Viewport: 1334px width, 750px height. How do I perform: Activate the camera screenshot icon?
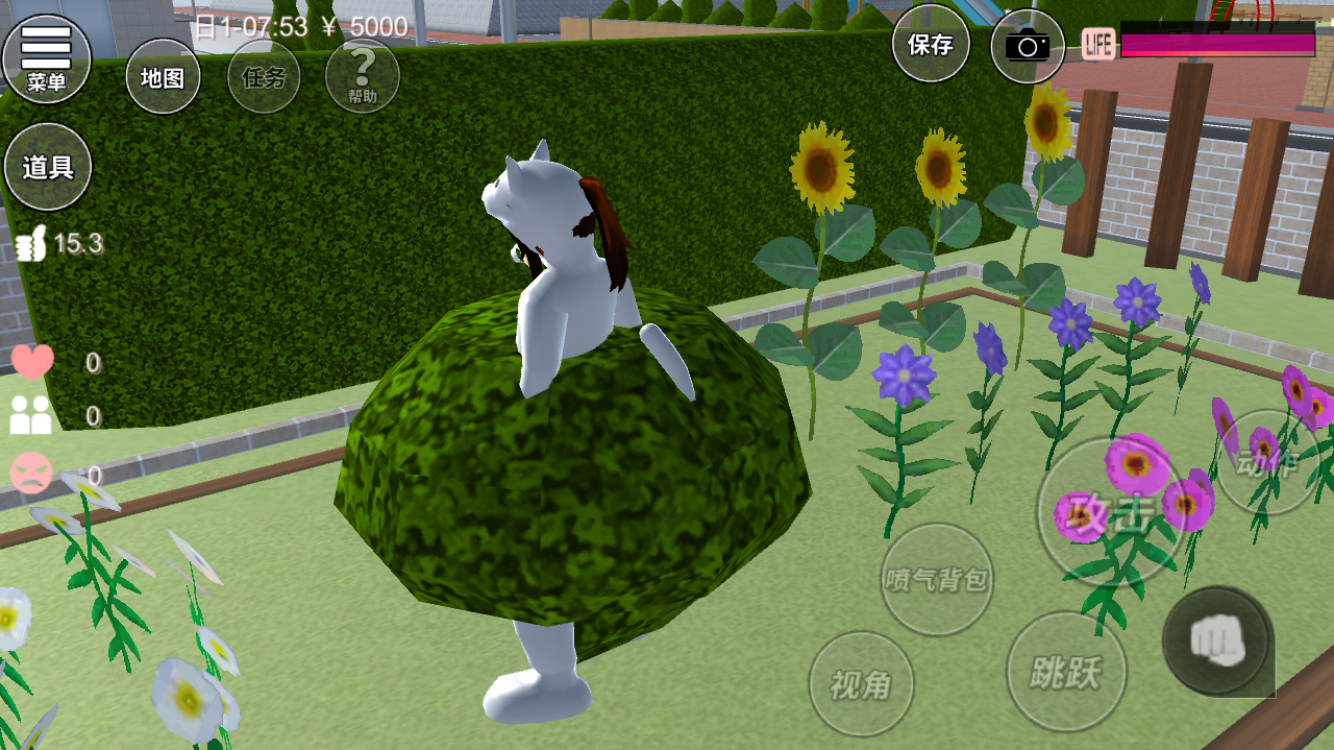(1027, 46)
